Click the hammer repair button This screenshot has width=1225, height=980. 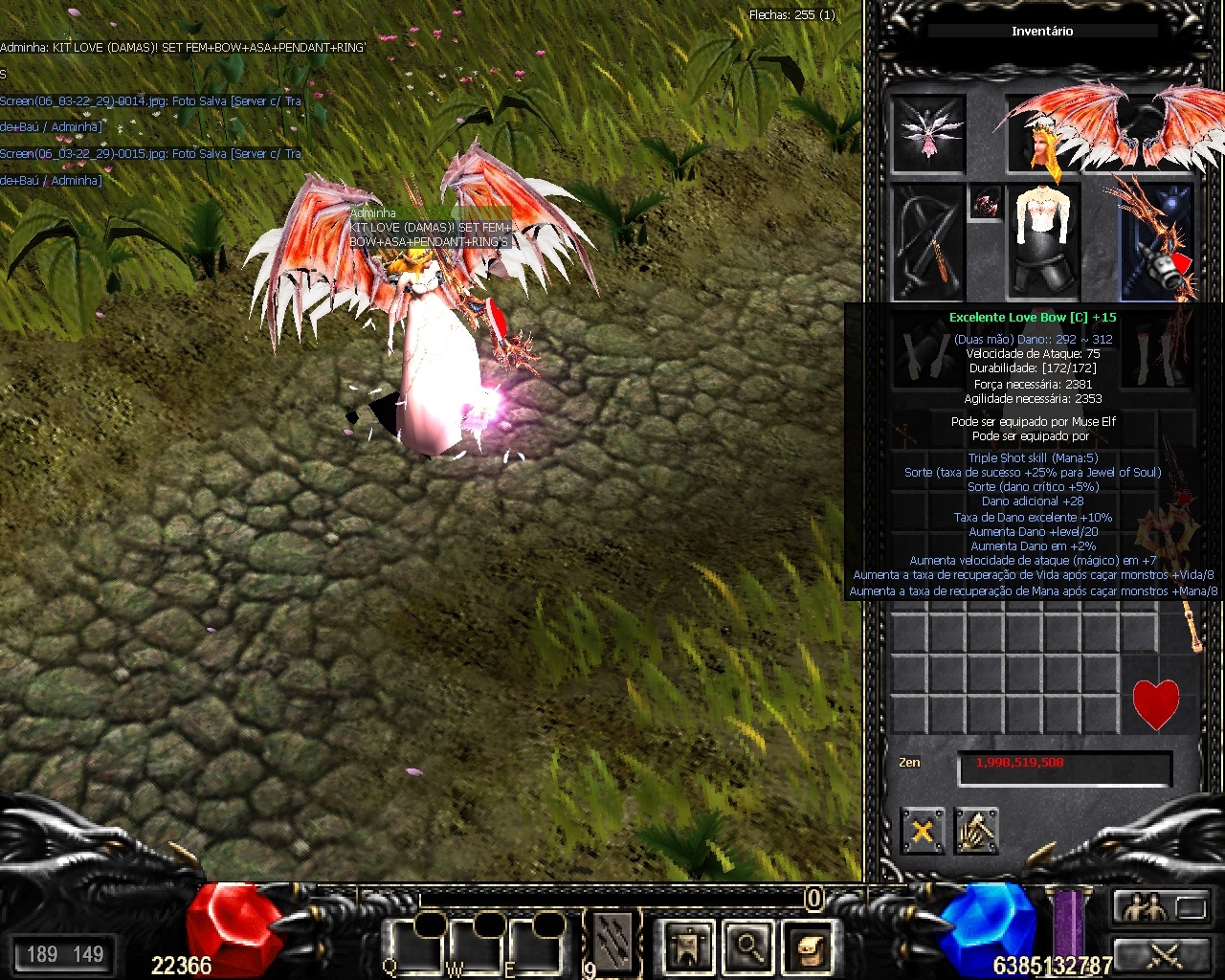(x=976, y=831)
